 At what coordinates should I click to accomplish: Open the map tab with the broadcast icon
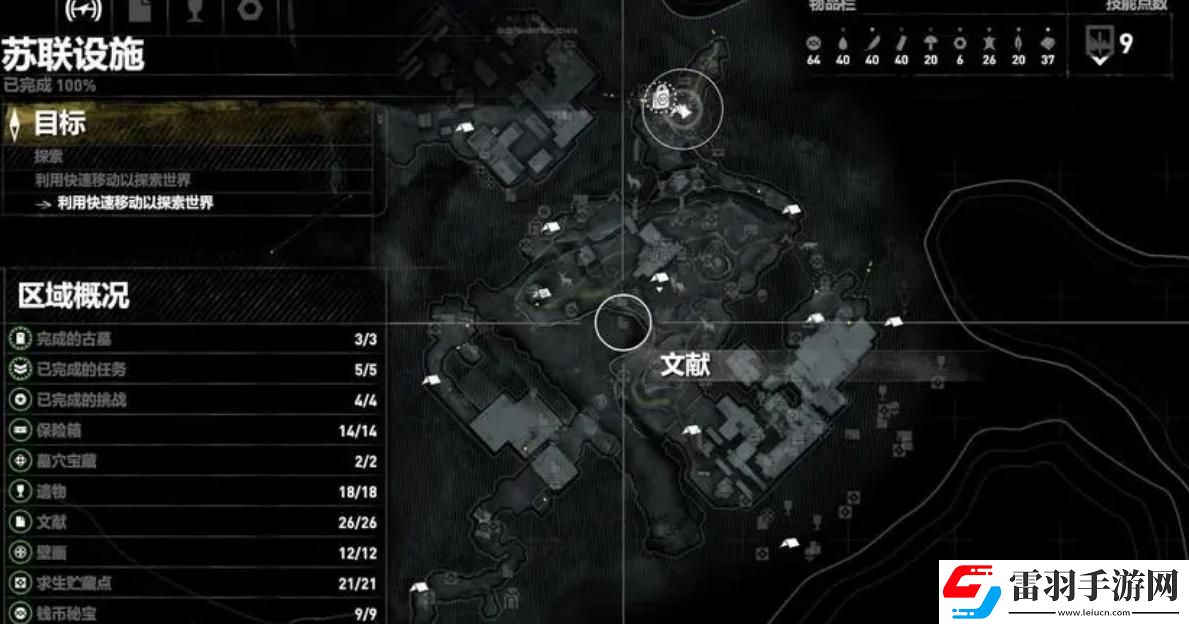[82, 10]
